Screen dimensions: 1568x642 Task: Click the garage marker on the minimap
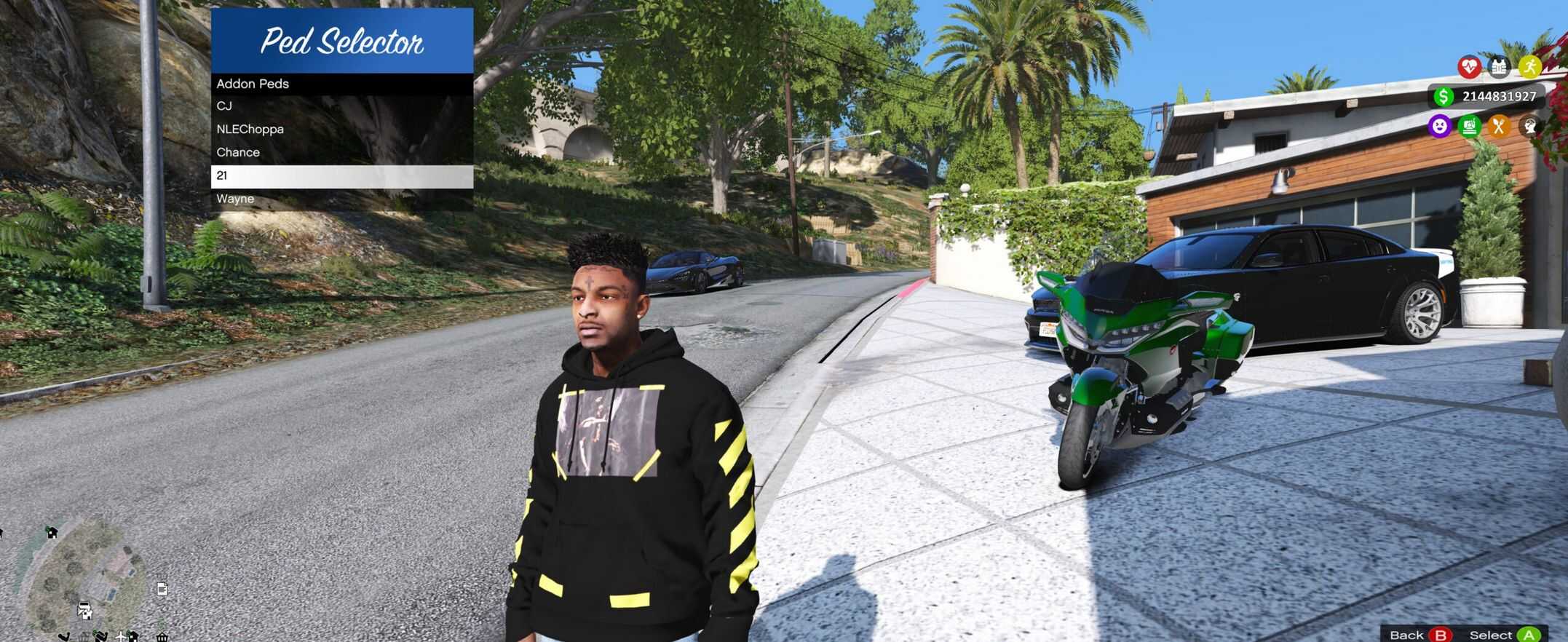click(x=84, y=610)
